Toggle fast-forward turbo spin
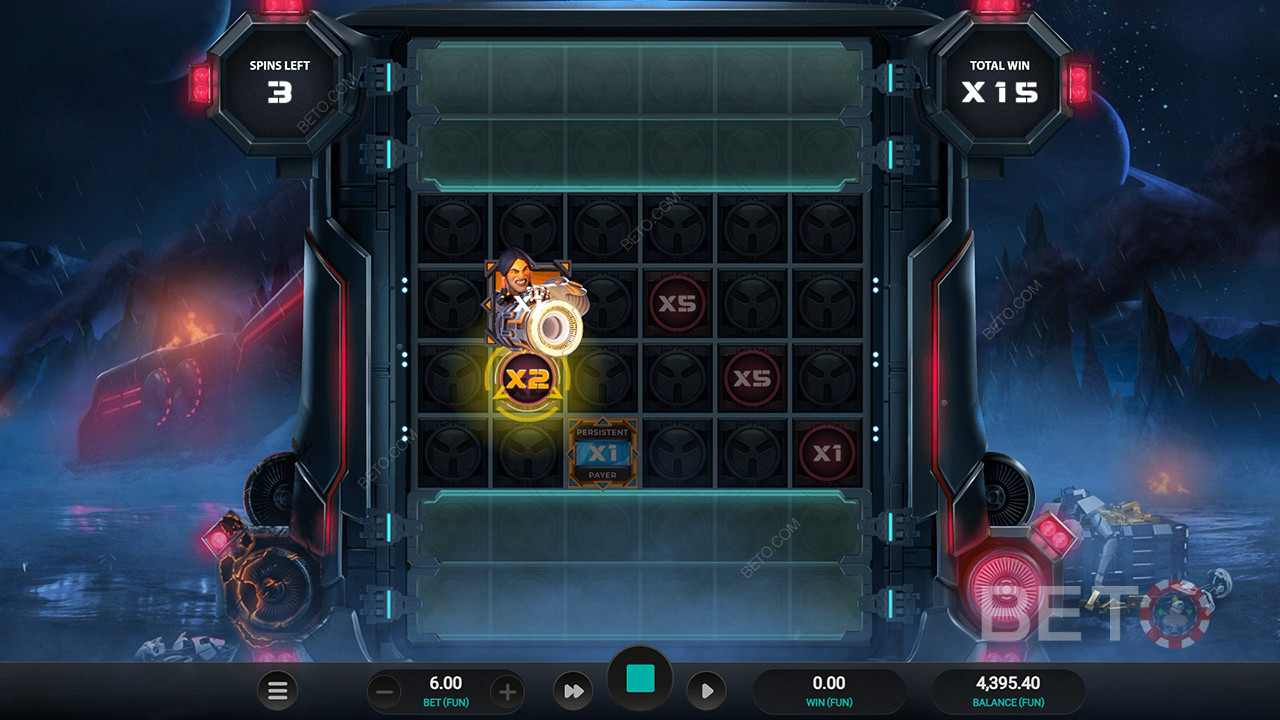 click(x=573, y=691)
